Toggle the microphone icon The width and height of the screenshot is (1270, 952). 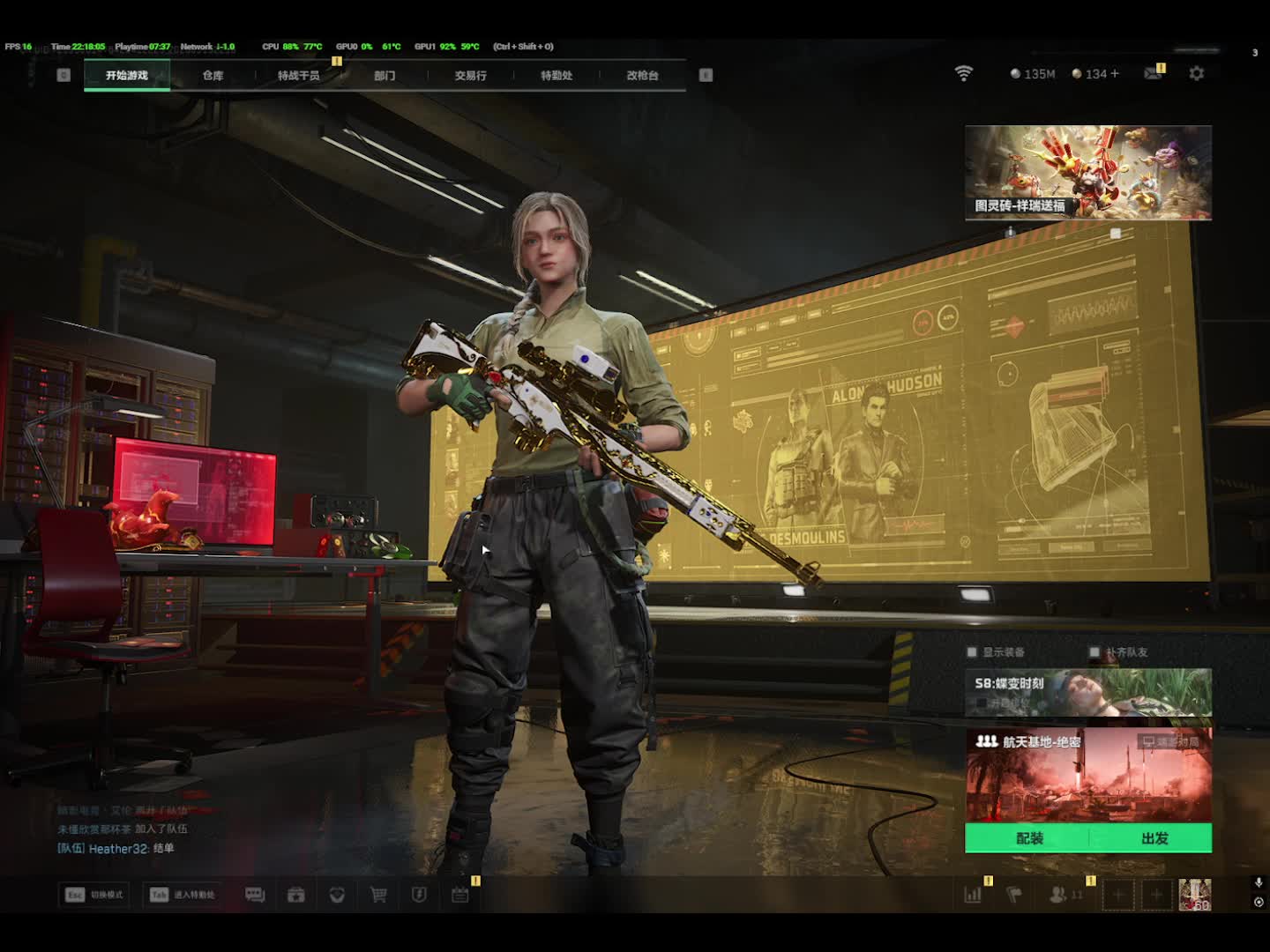click(x=1259, y=882)
